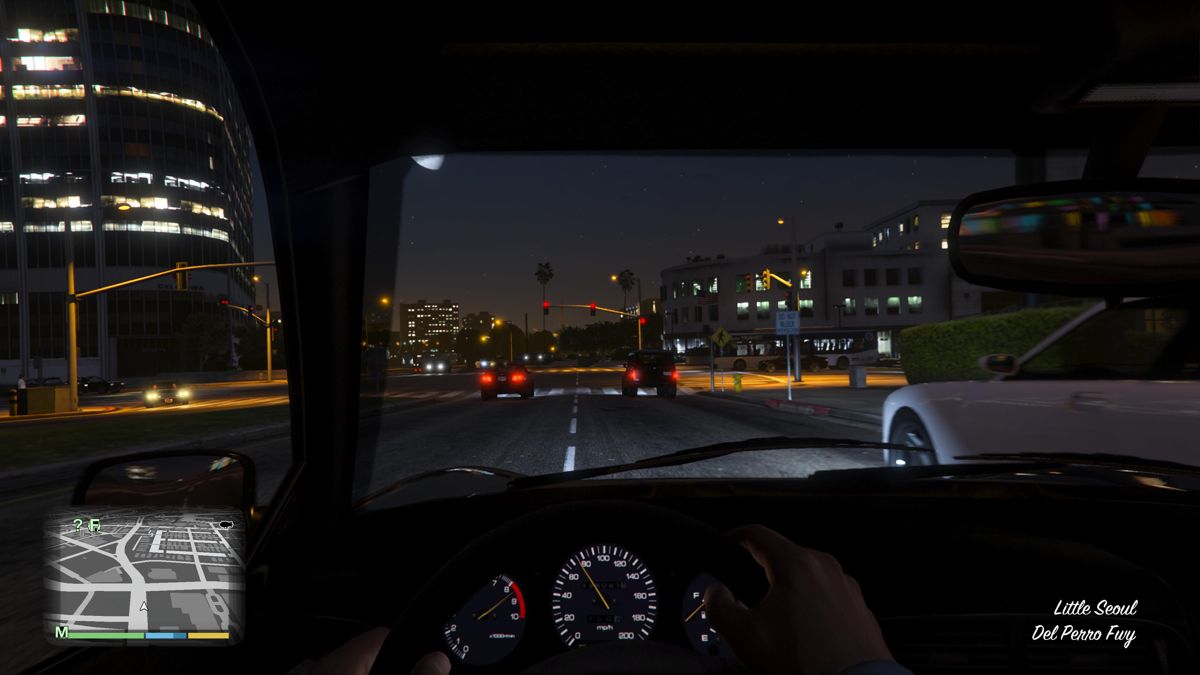Select the green M marker beside the bars
This screenshot has width=1200, height=675.
(61, 633)
